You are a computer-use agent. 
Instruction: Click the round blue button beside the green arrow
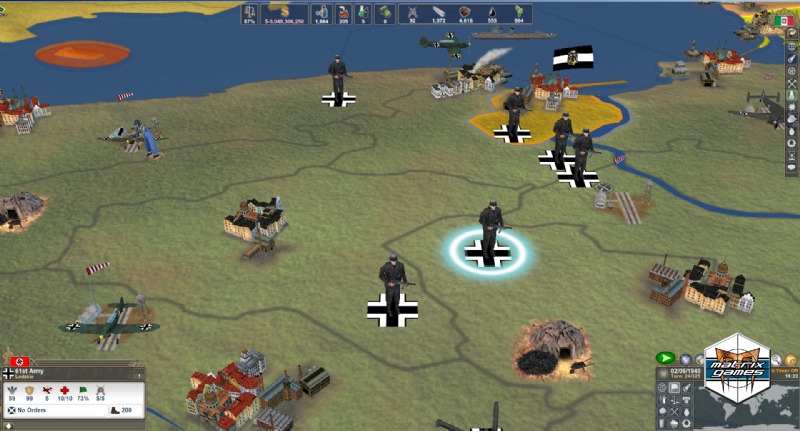[x=686, y=358]
